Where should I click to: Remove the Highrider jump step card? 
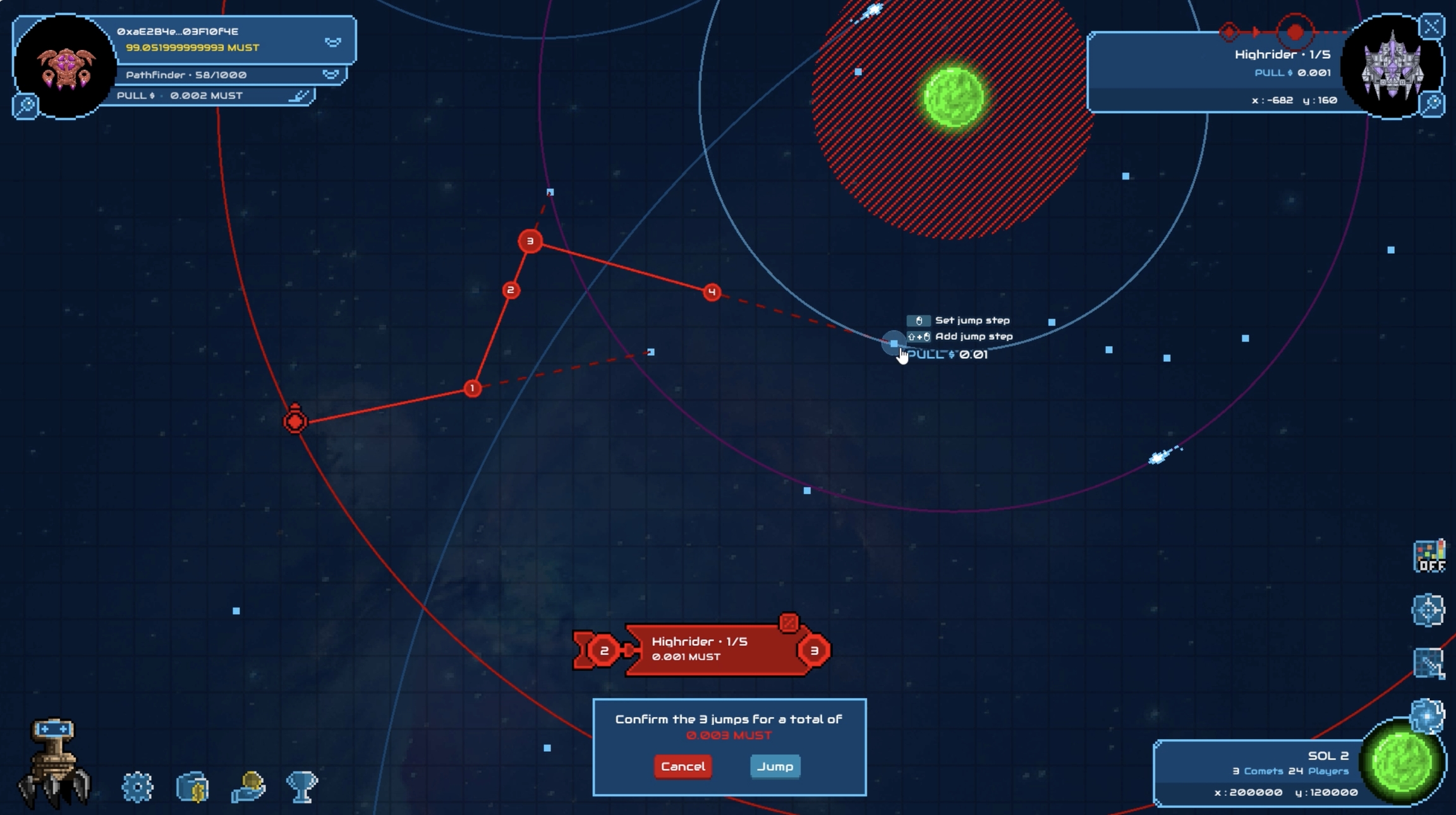[x=789, y=623]
